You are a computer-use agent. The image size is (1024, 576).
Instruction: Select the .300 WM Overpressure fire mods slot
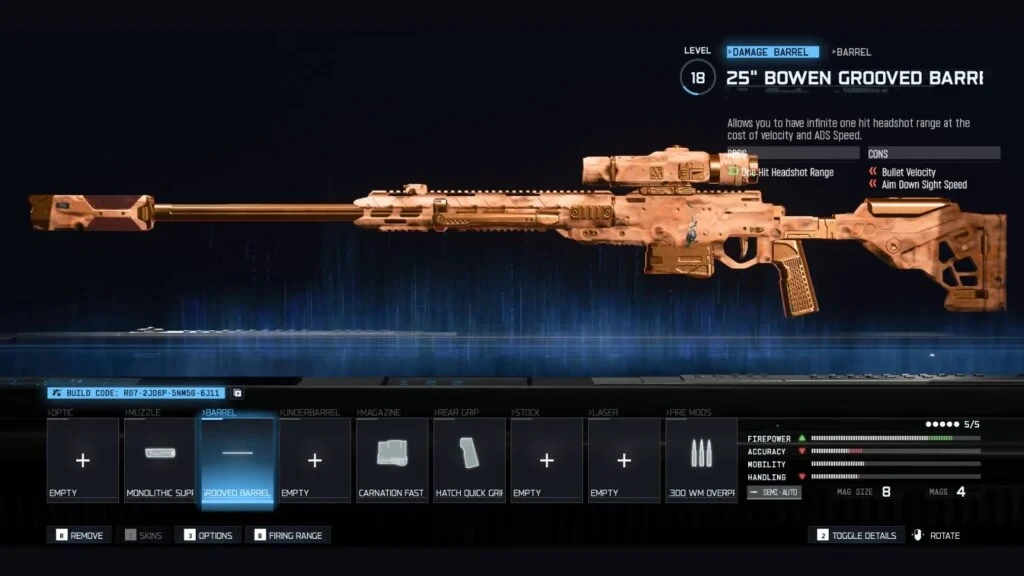pos(701,460)
